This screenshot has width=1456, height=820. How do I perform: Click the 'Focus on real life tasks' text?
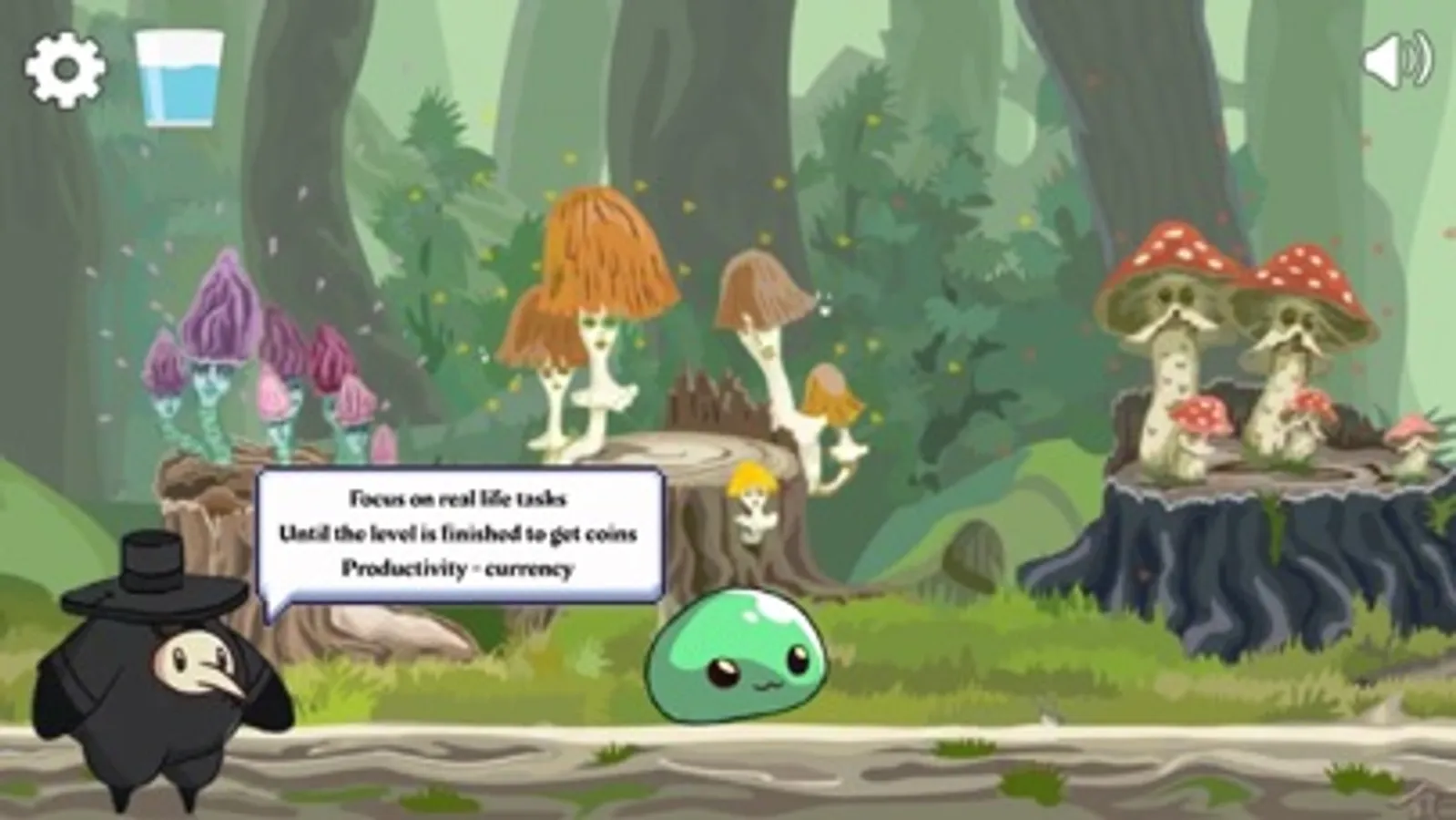(459, 497)
